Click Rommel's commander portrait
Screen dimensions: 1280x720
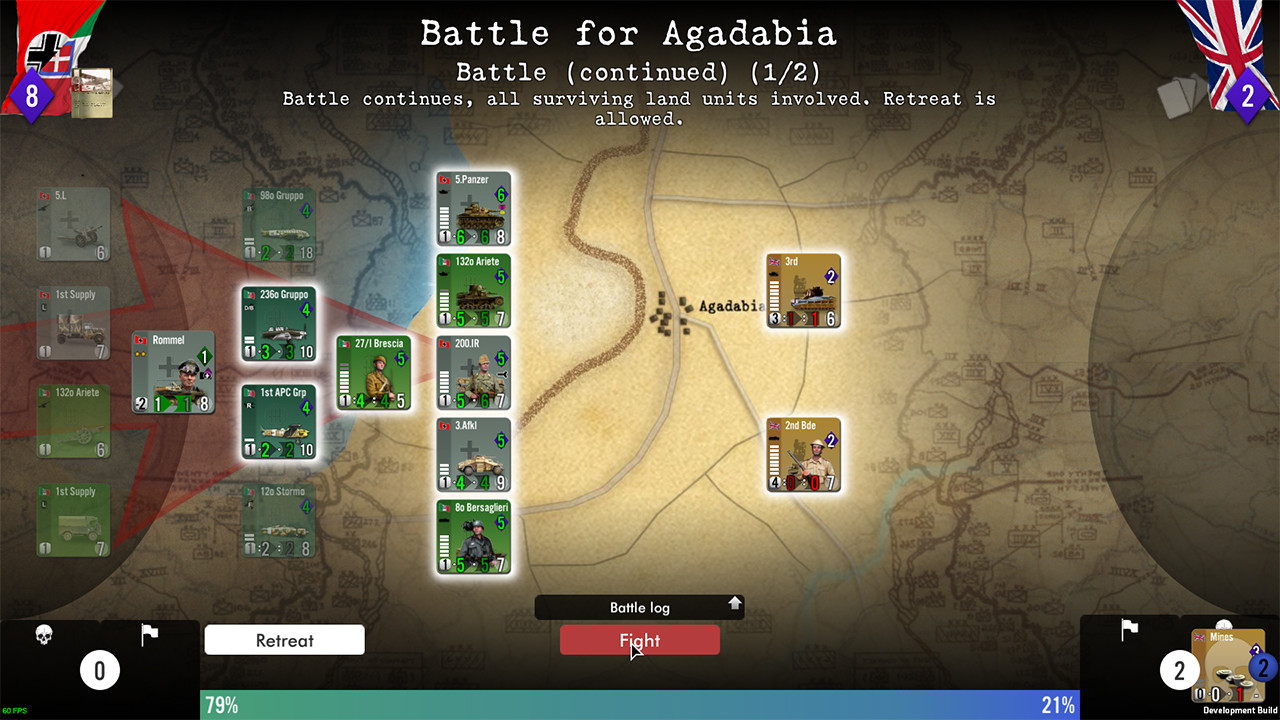(172, 372)
